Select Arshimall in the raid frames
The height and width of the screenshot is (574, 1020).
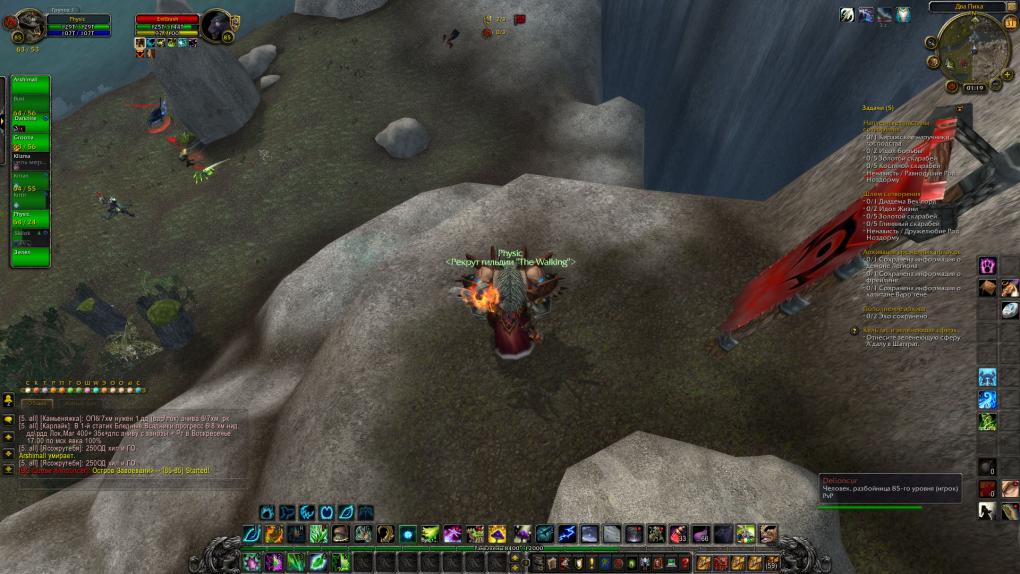click(30, 82)
